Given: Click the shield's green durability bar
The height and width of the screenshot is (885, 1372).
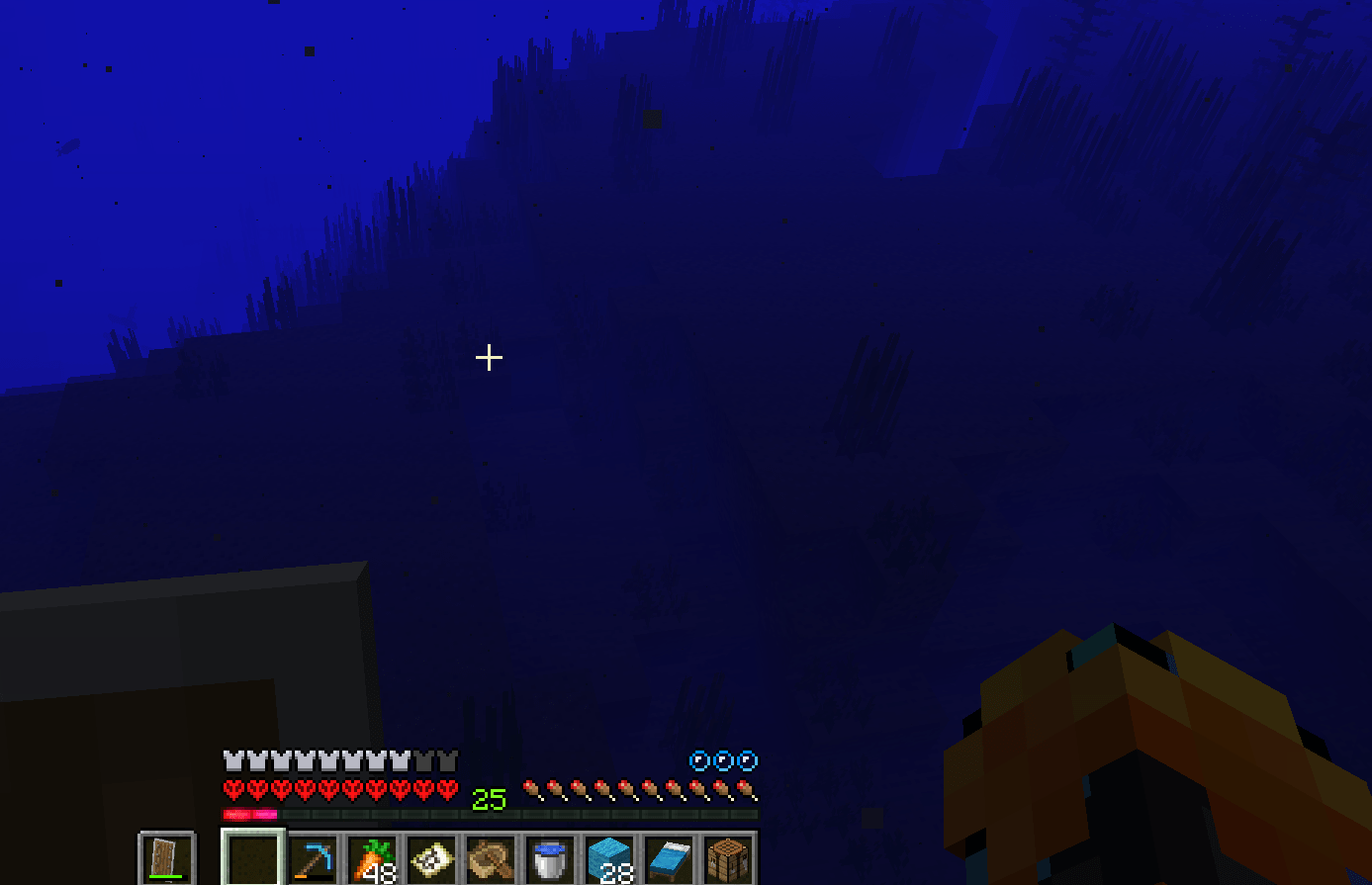Looking at the screenshot, I should pyautogui.click(x=167, y=875).
